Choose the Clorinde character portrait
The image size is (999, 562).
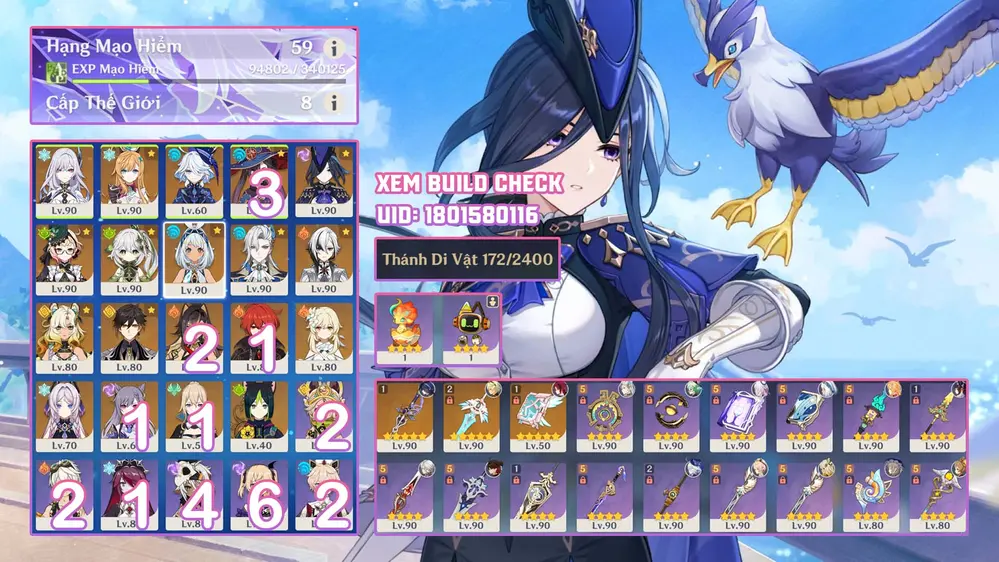pos(323,181)
